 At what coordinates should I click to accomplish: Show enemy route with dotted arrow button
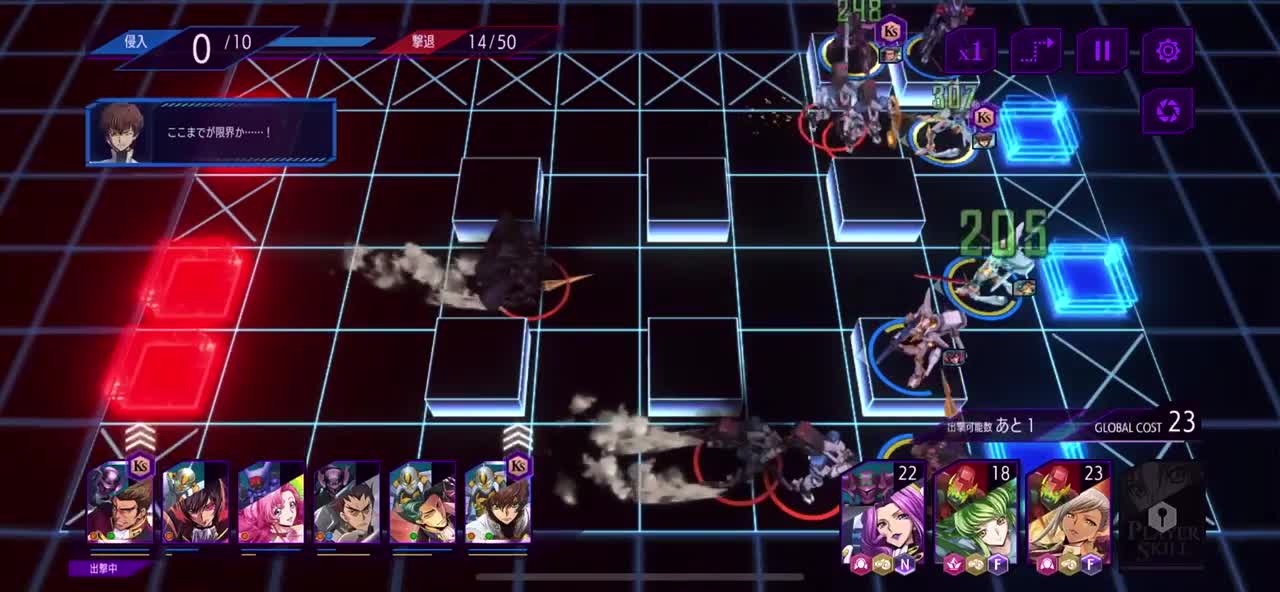tap(1036, 52)
